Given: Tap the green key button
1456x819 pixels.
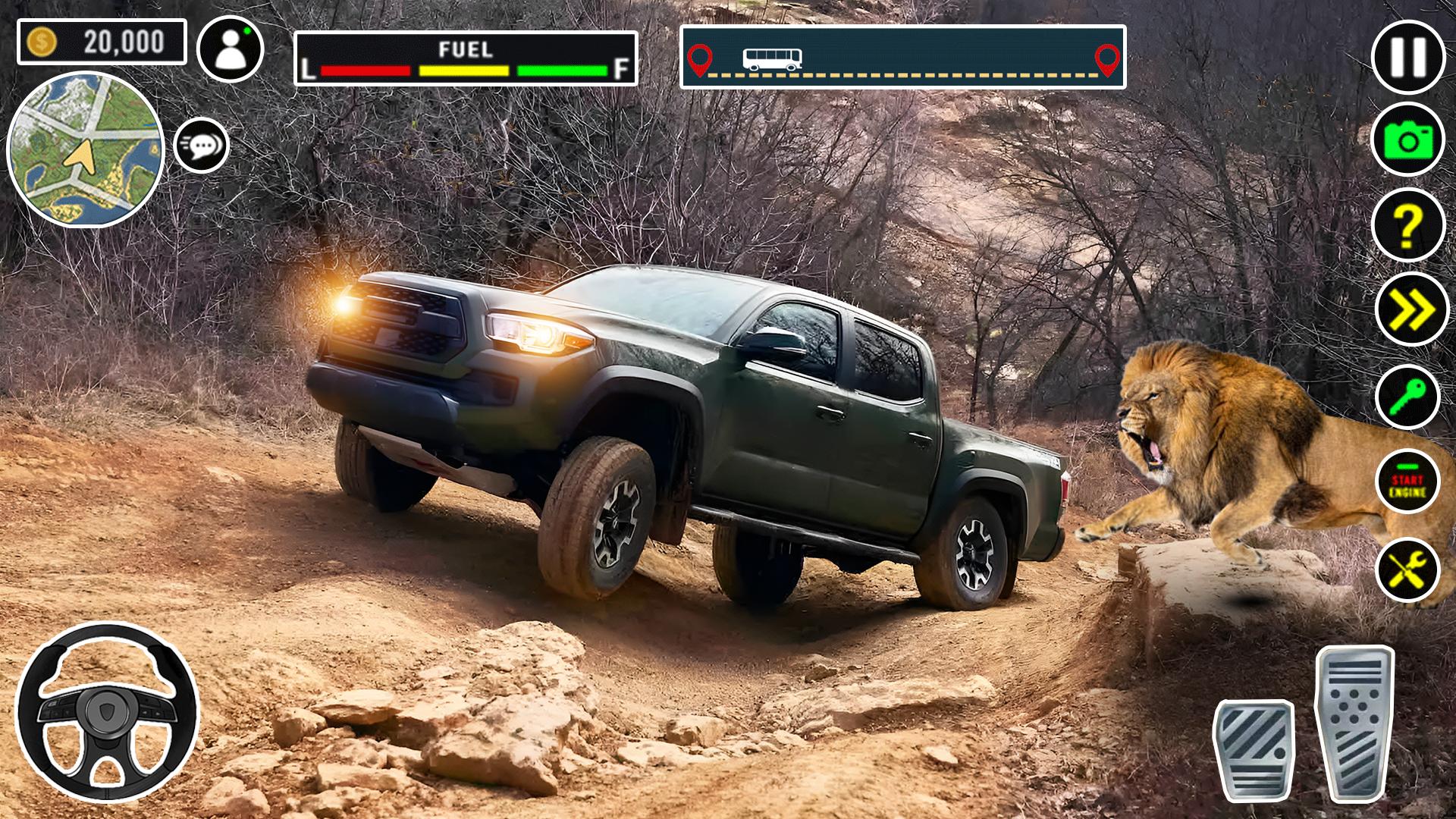Looking at the screenshot, I should tap(1408, 396).
